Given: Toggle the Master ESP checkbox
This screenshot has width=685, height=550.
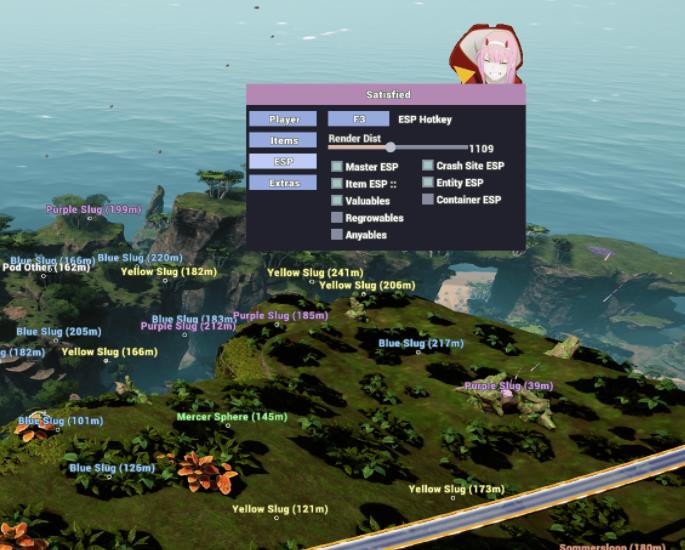Looking at the screenshot, I should [337, 167].
